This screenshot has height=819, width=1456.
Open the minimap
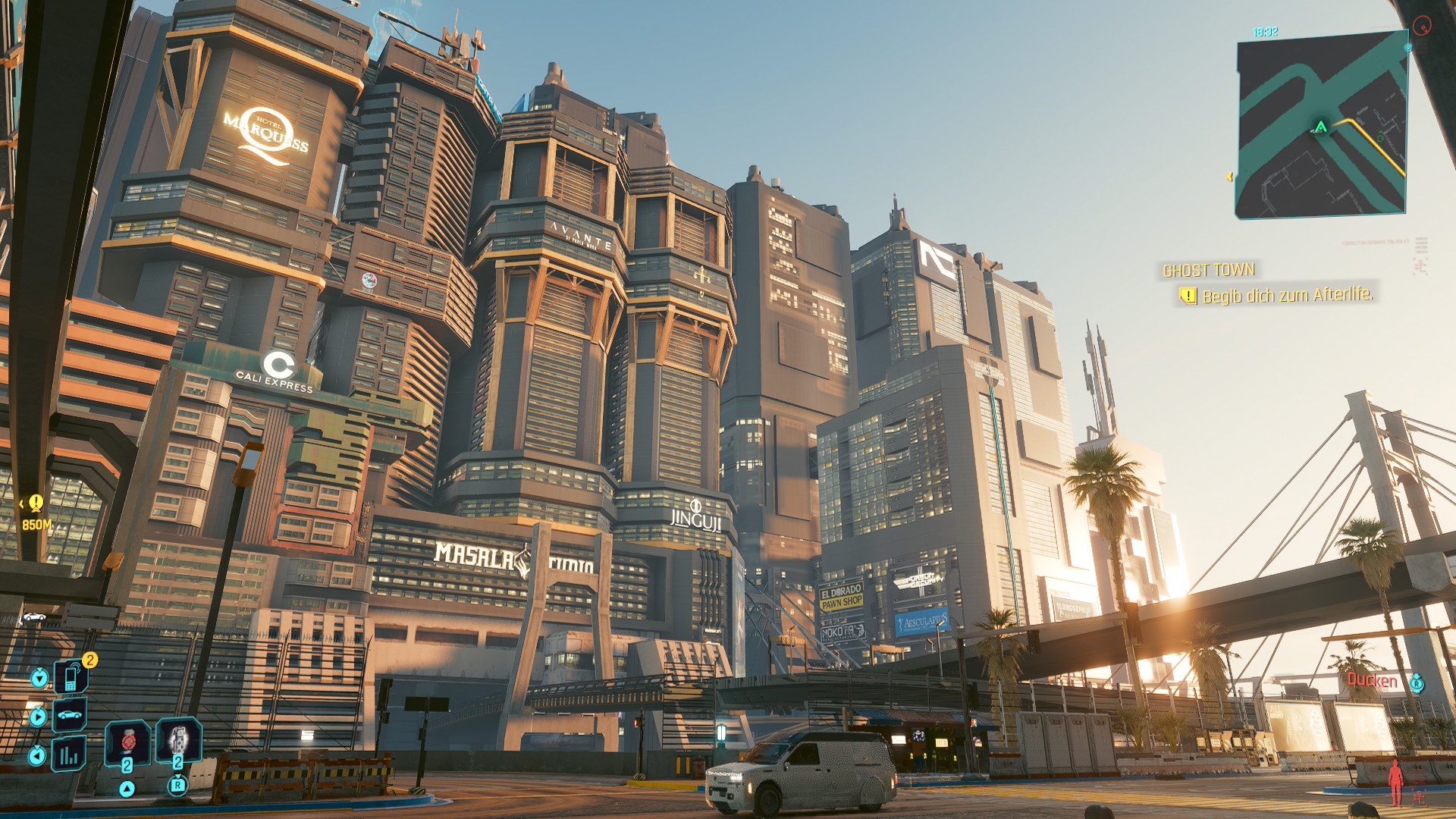(1322, 129)
